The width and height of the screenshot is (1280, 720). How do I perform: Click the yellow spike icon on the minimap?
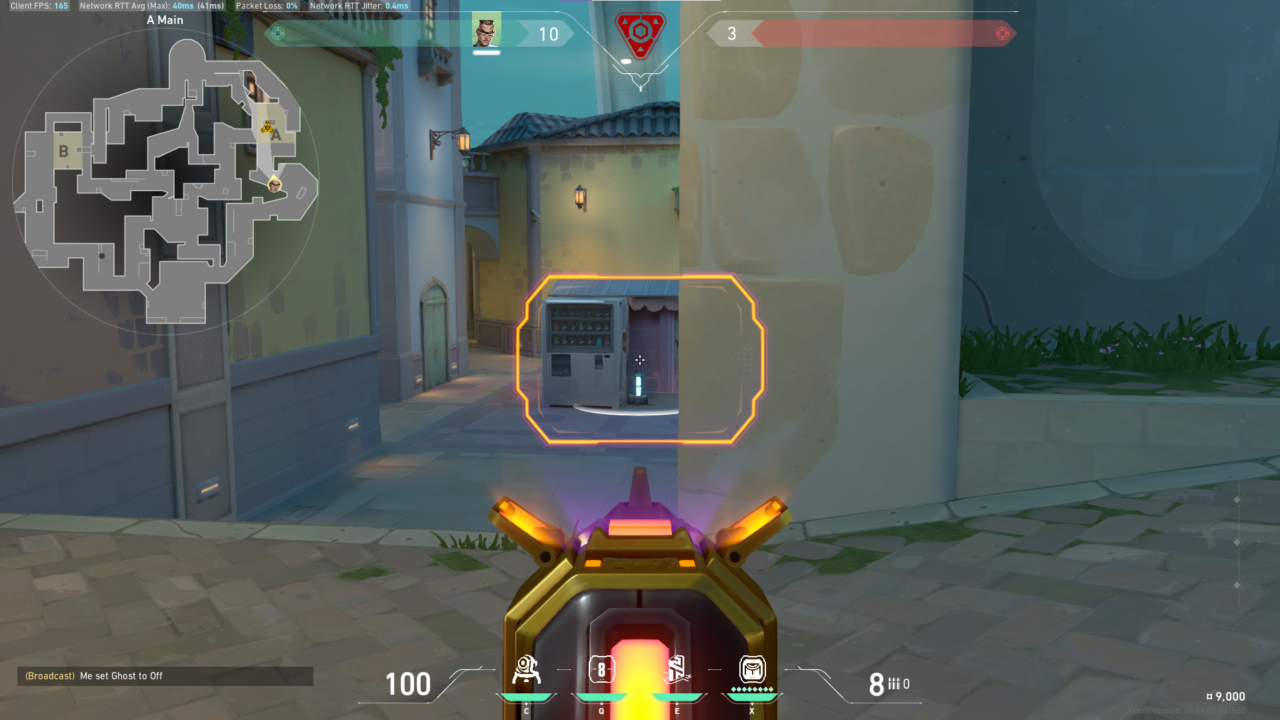pos(266,127)
